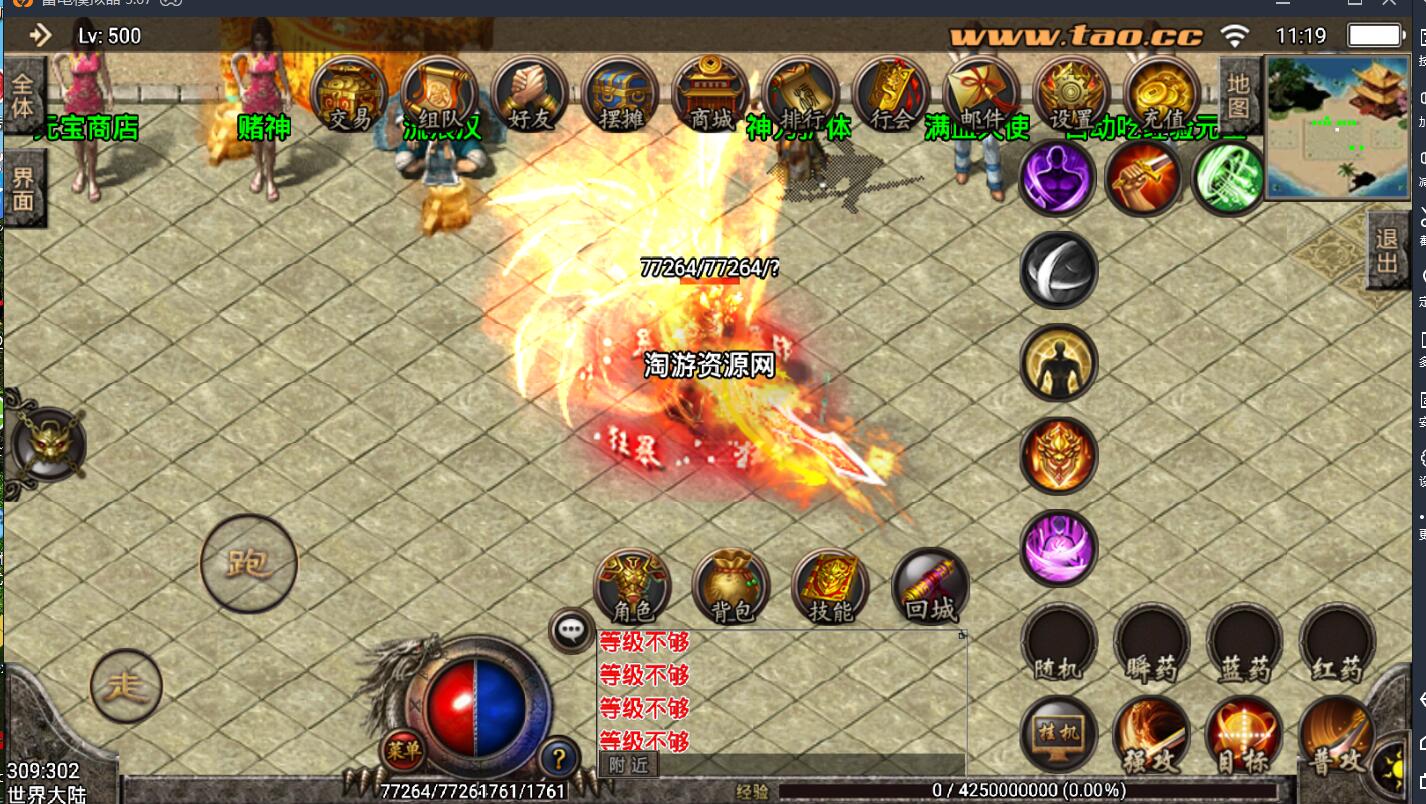
Task: Open the 商城 shop
Action: [710, 94]
